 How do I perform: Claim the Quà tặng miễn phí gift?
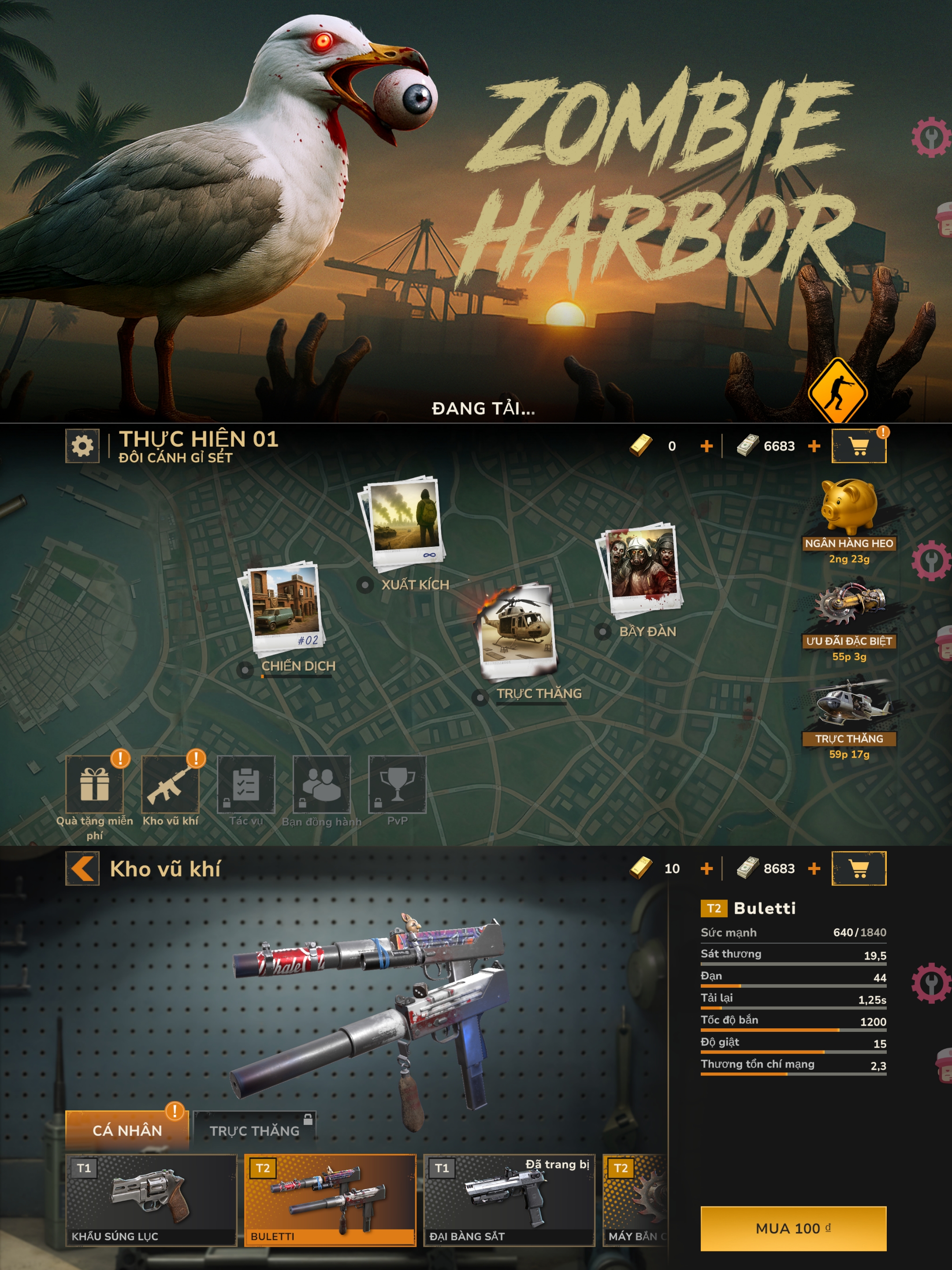[x=95, y=784]
